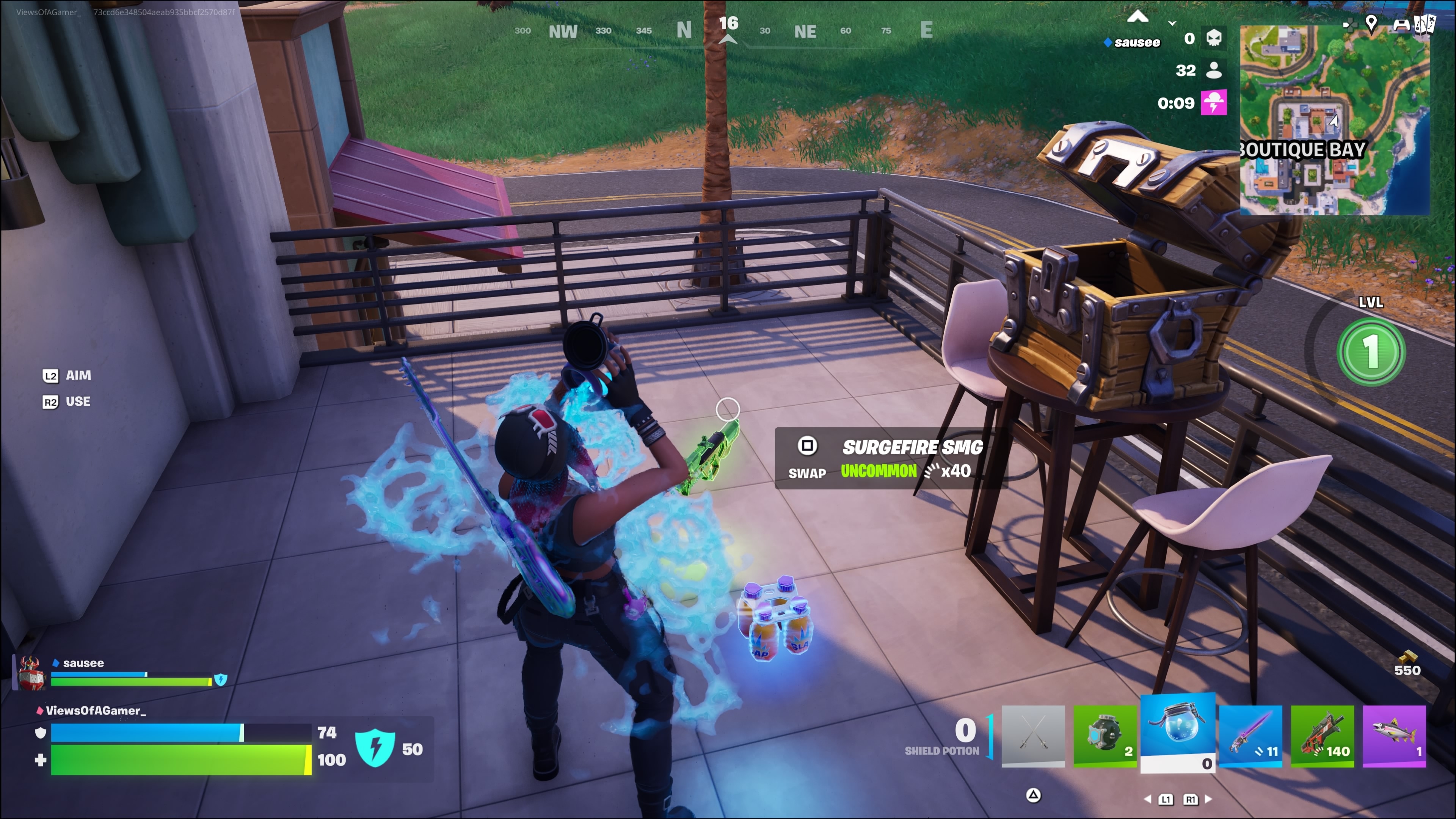Select teammate sausee's portrait
This screenshot has height=819, width=1456.
point(31,673)
